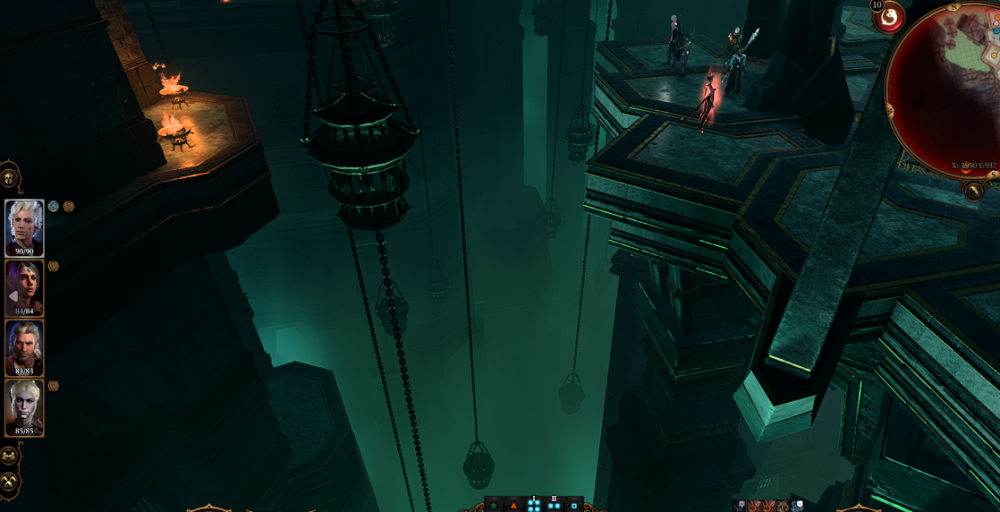Click the round emblem button above party portraits
The height and width of the screenshot is (512, 1000).
pyautogui.click(x=11, y=176)
